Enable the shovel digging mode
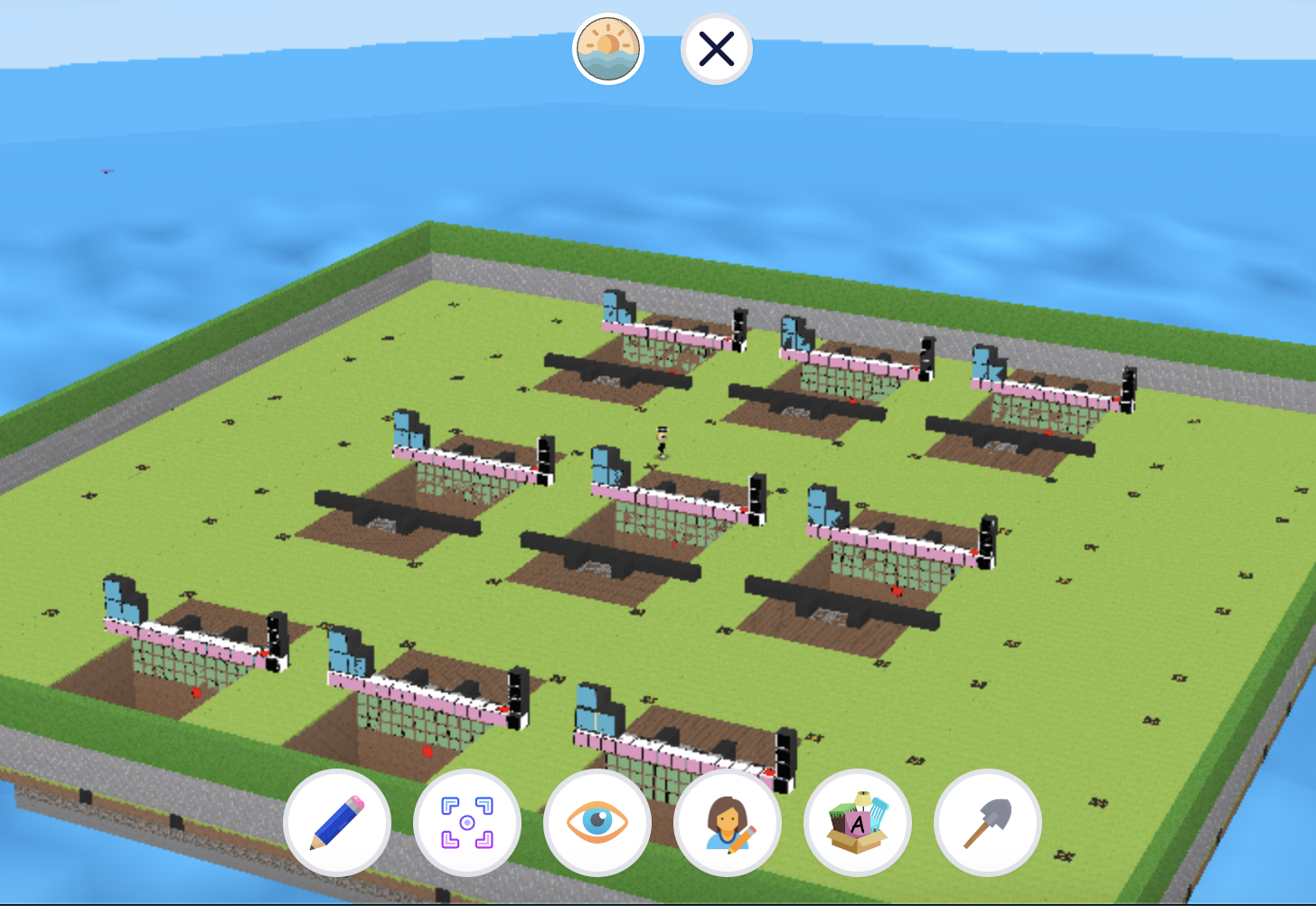This screenshot has width=1316, height=906. click(x=987, y=823)
